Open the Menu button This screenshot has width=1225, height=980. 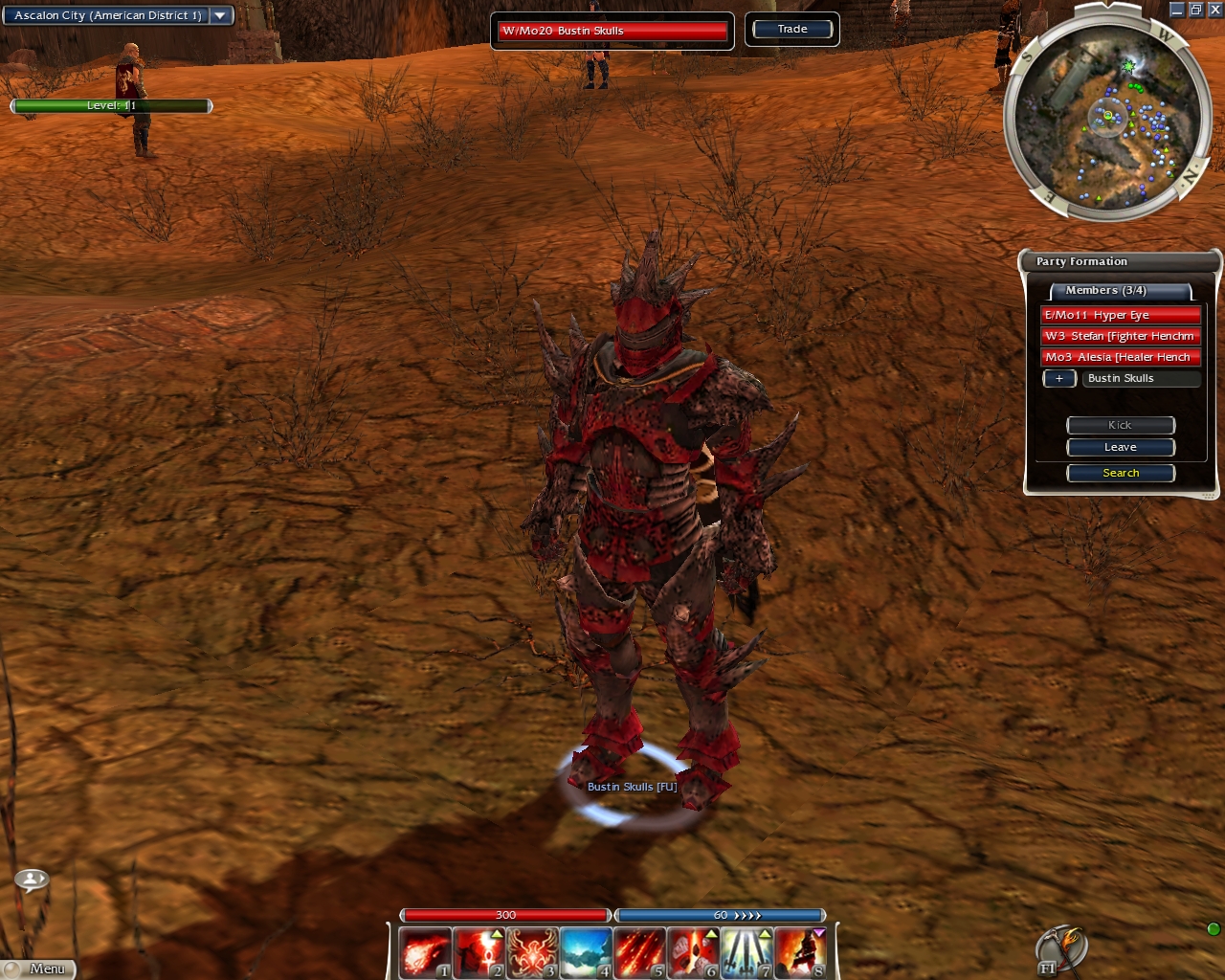pos(38,969)
